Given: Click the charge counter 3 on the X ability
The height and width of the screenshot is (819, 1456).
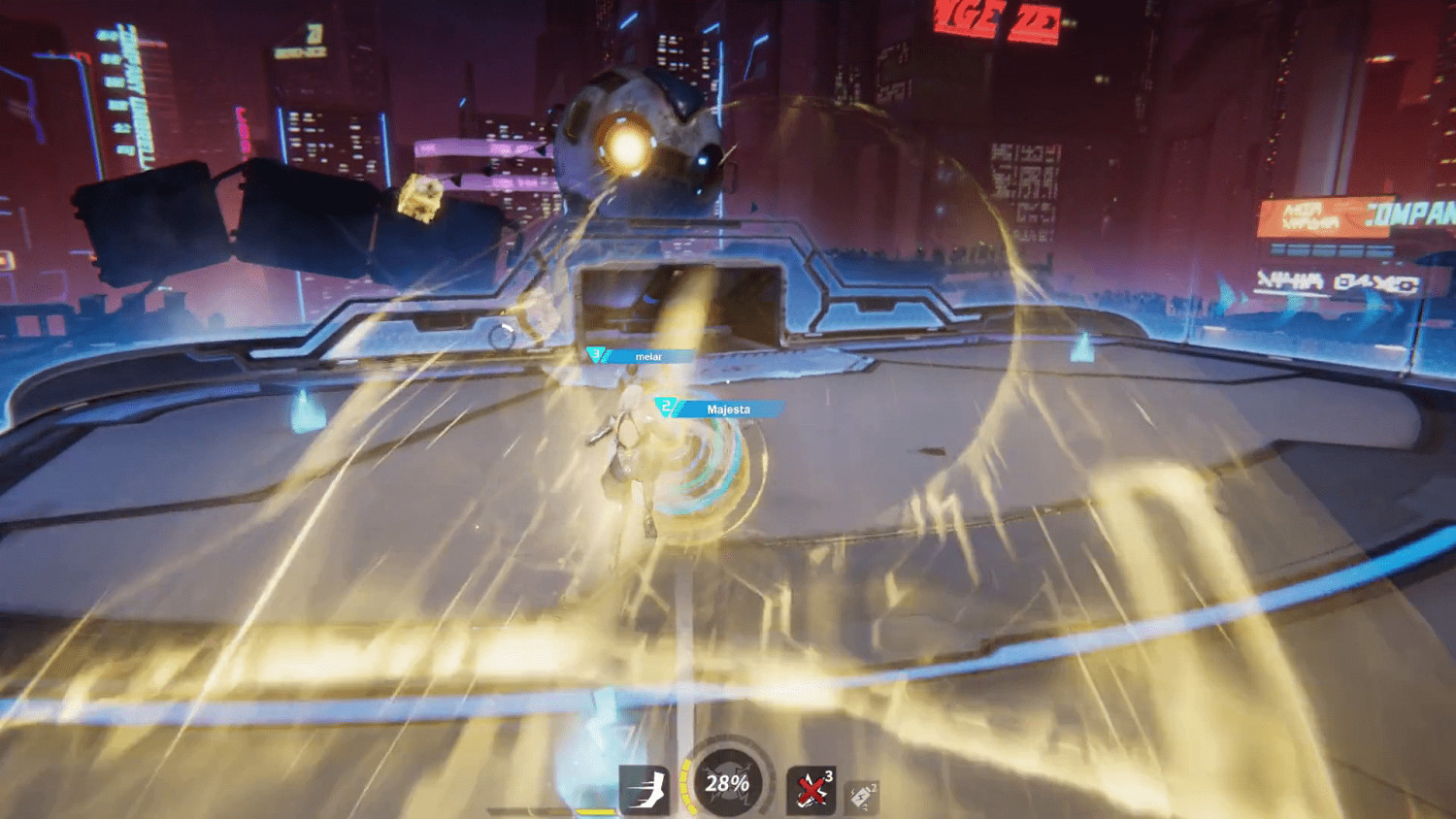Looking at the screenshot, I should coord(827,775).
